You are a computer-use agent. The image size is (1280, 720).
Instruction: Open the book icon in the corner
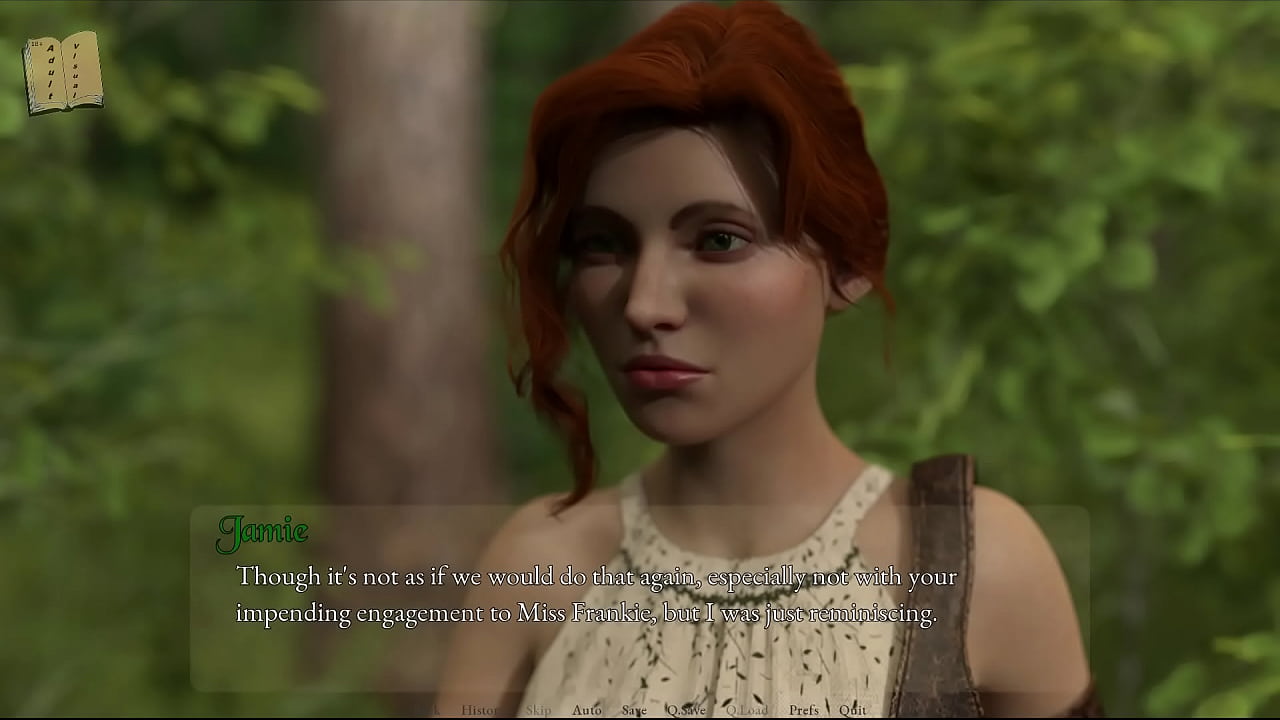[x=63, y=72]
